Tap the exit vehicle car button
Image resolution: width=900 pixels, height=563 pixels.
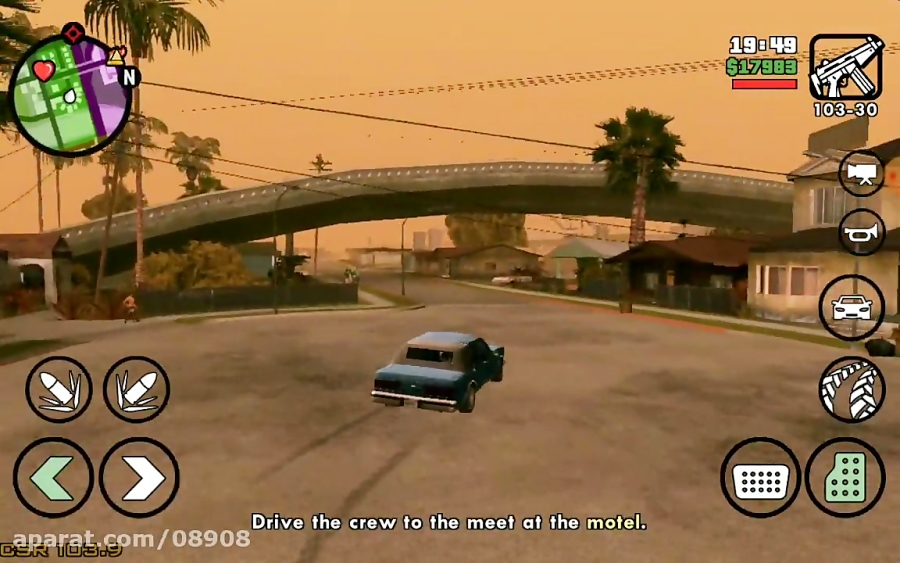click(x=851, y=308)
